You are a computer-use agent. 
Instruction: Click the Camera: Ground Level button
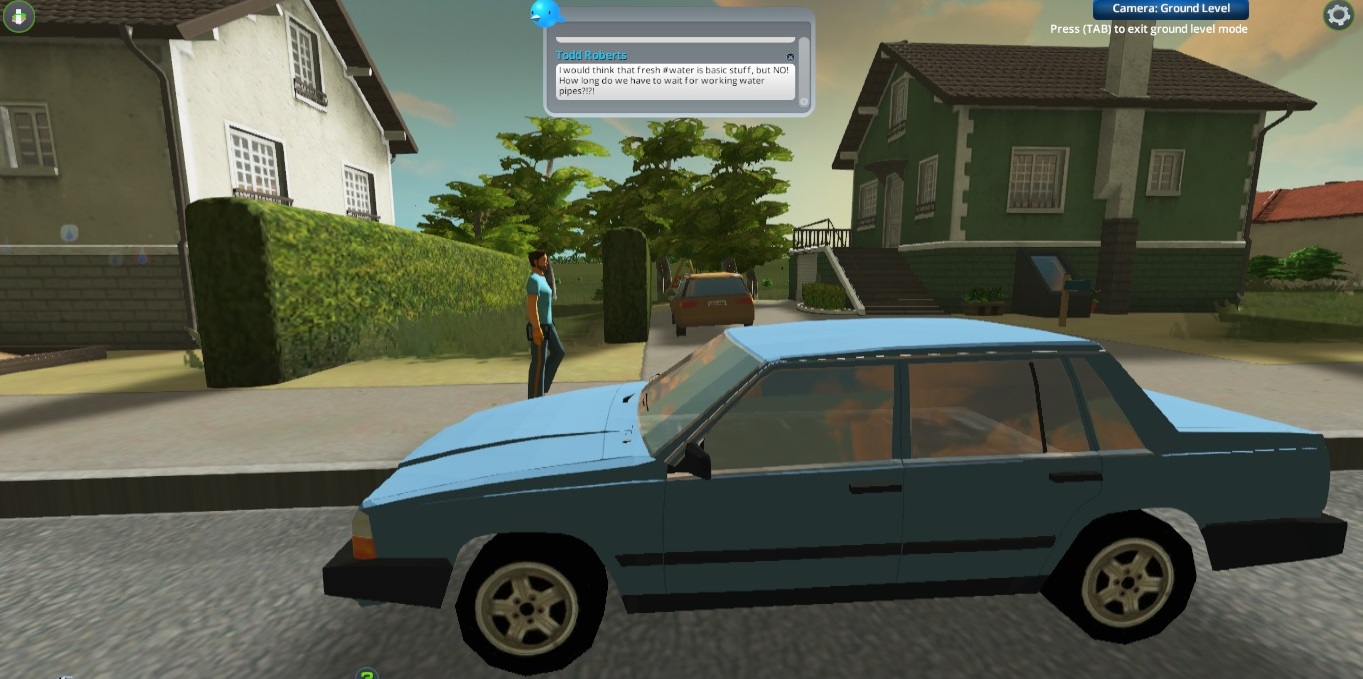pyautogui.click(x=1170, y=9)
